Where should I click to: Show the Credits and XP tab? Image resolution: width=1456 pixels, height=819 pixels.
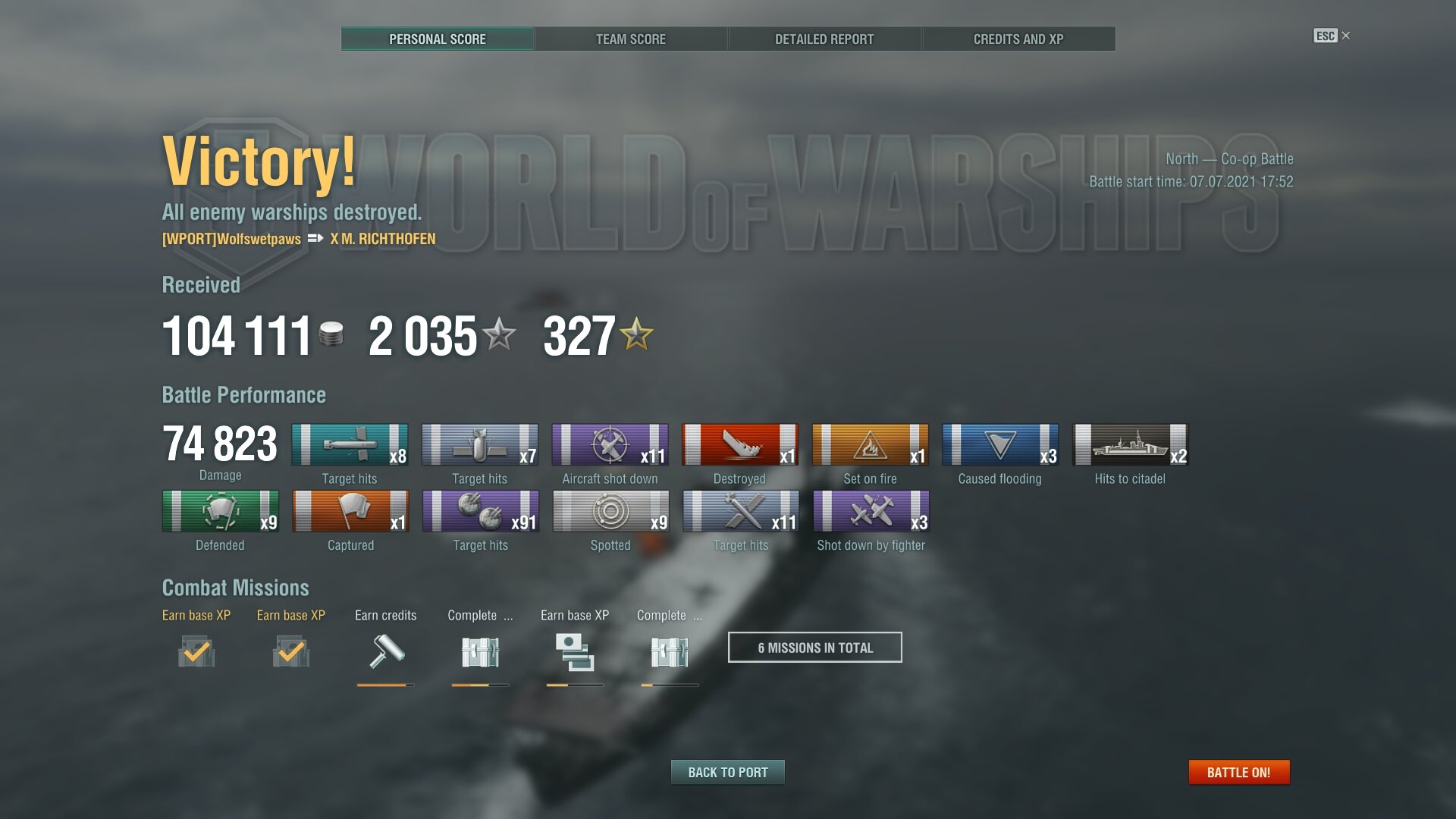point(1018,39)
